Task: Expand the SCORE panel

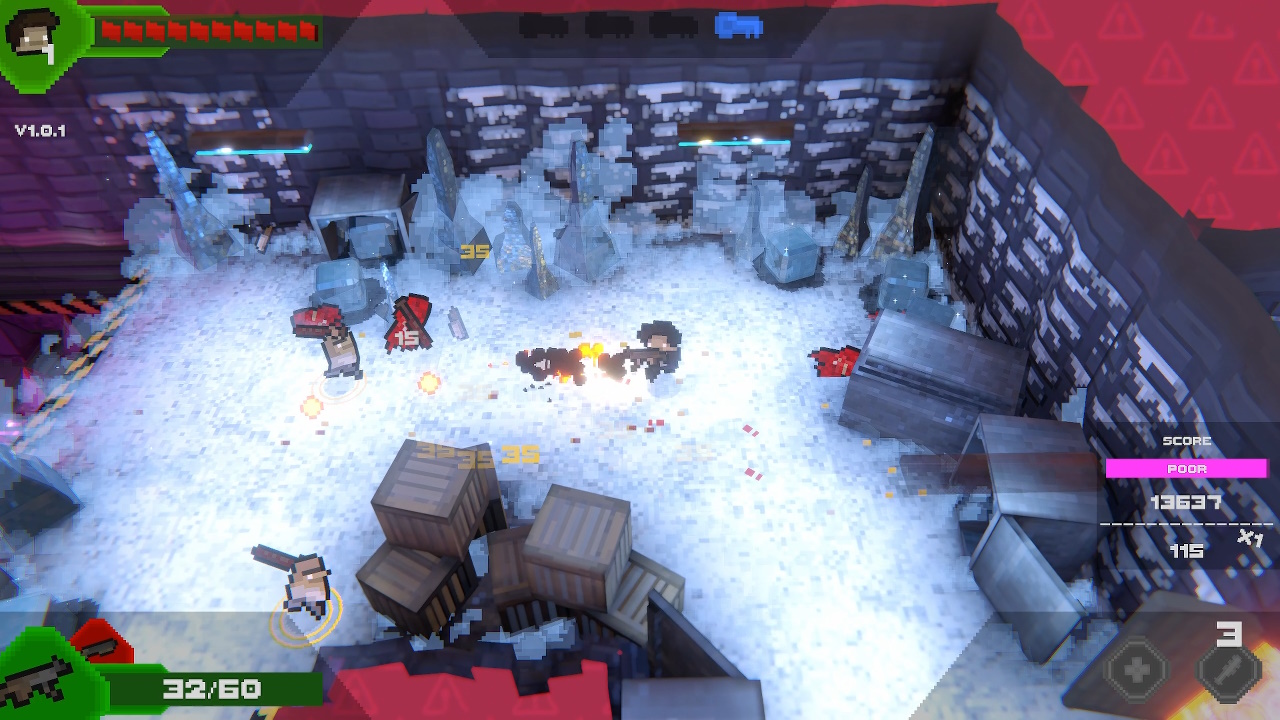Action: (x=1185, y=441)
